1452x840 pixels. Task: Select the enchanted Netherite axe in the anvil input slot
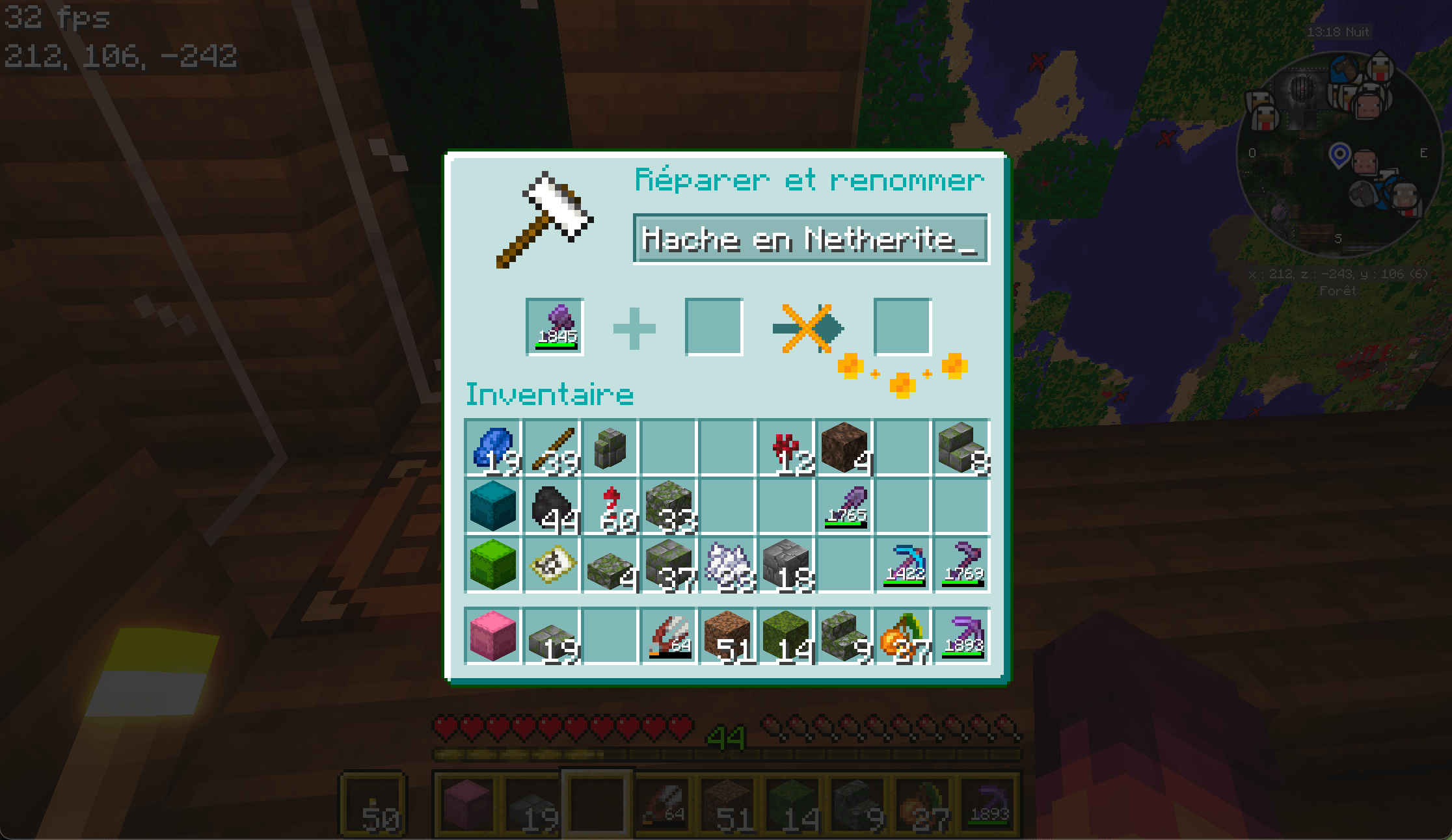554,327
